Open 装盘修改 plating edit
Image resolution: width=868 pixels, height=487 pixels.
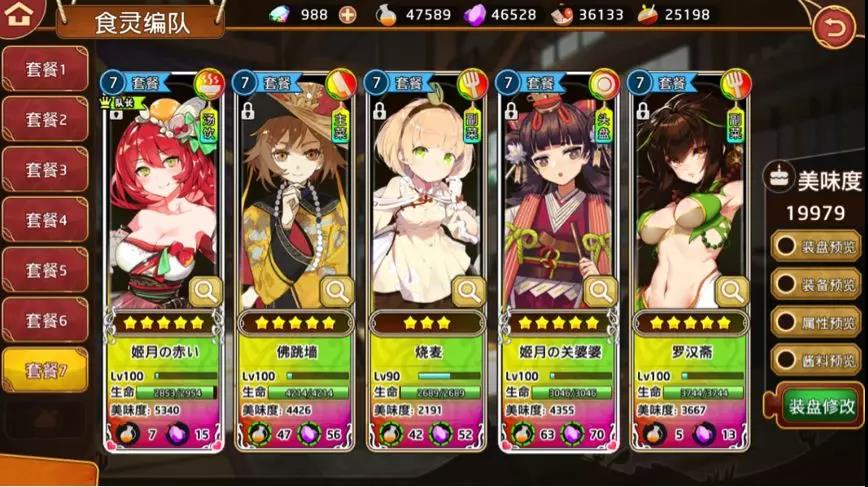(820, 406)
